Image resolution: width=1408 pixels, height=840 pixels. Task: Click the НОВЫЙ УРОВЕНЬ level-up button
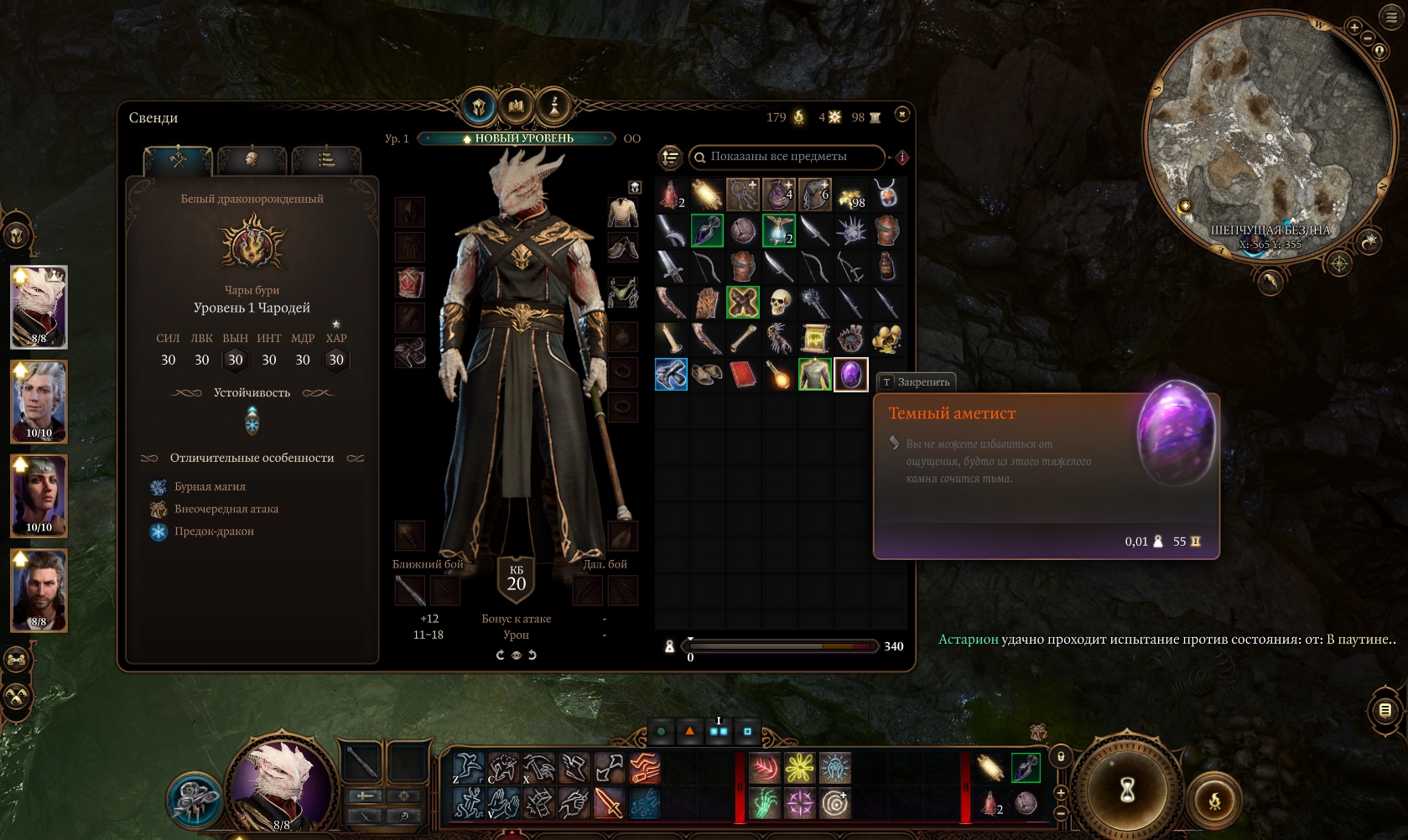point(517,138)
